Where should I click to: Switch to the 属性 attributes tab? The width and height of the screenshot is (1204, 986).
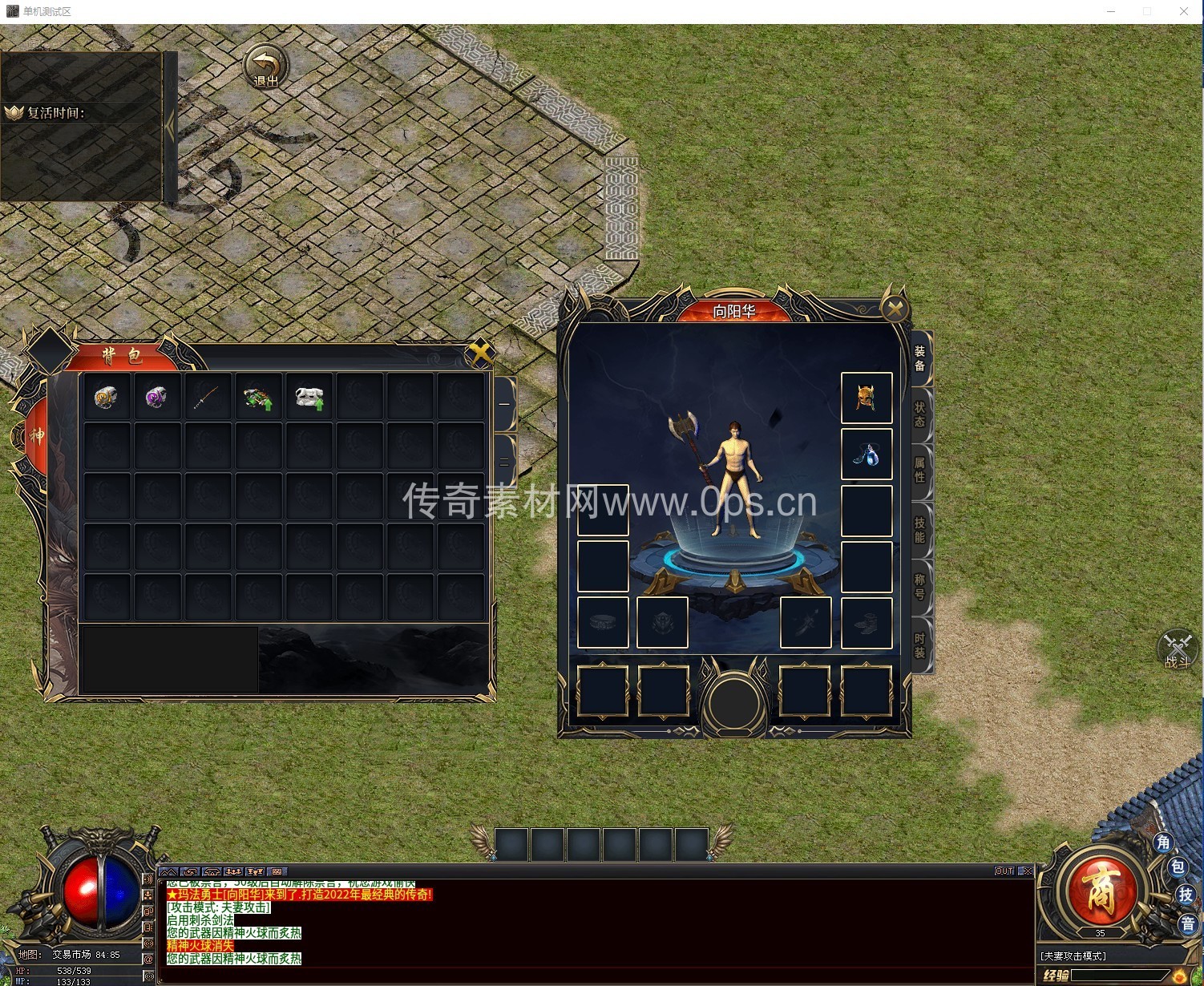[x=919, y=470]
